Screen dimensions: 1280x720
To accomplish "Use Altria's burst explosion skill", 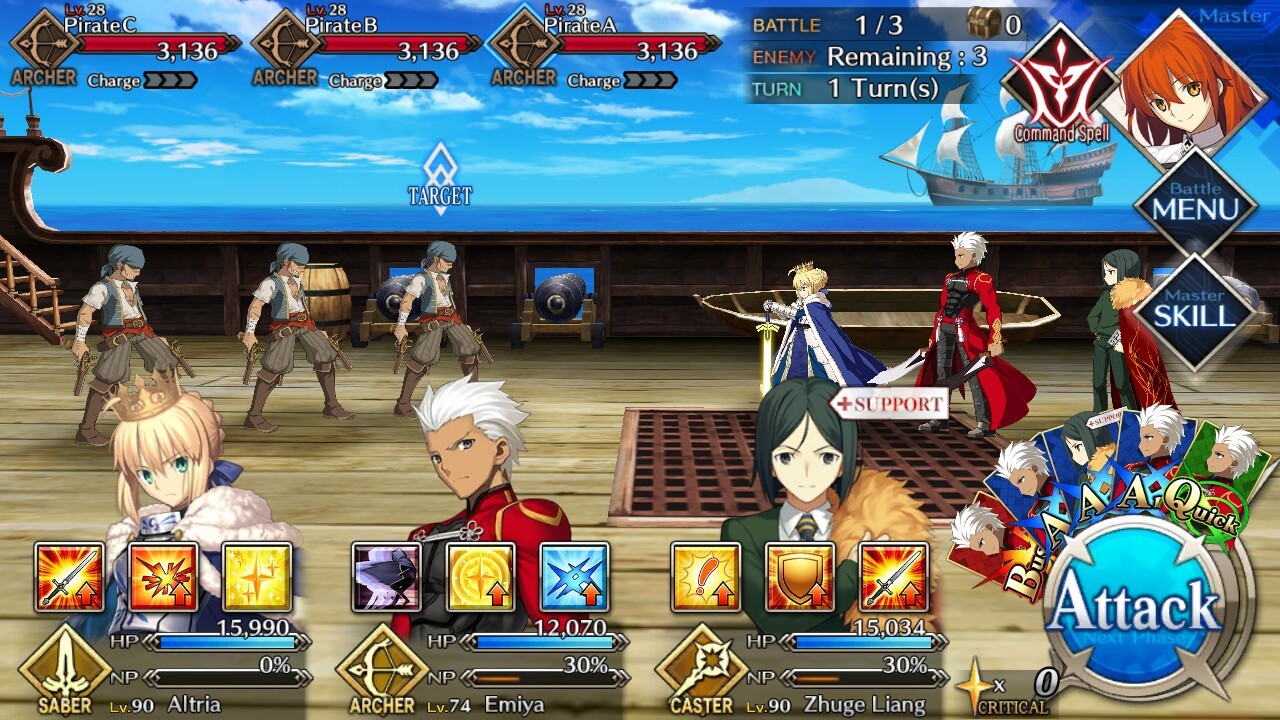I will pyautogui.click(x=163, y=577).
